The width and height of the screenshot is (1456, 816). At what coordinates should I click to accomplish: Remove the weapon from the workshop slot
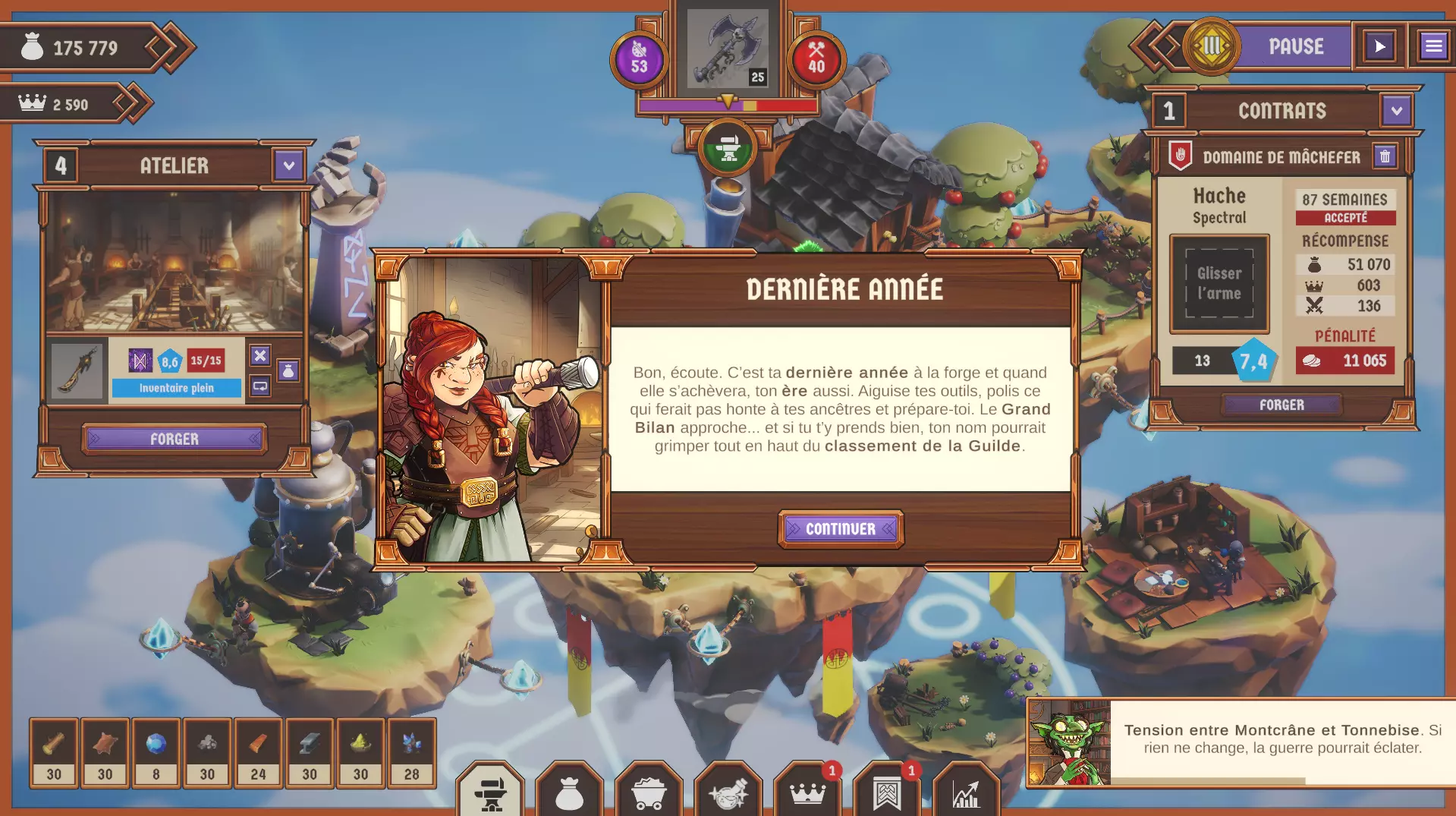[x=260, y=355]
